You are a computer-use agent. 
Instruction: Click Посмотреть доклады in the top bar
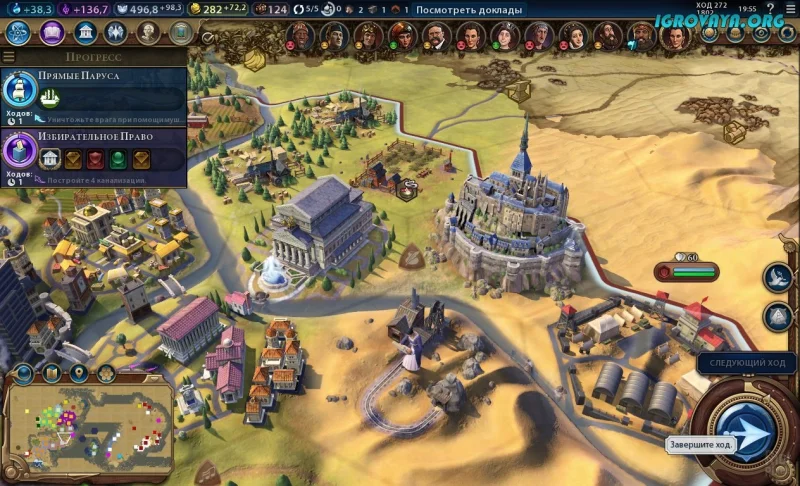click(468, 10)
